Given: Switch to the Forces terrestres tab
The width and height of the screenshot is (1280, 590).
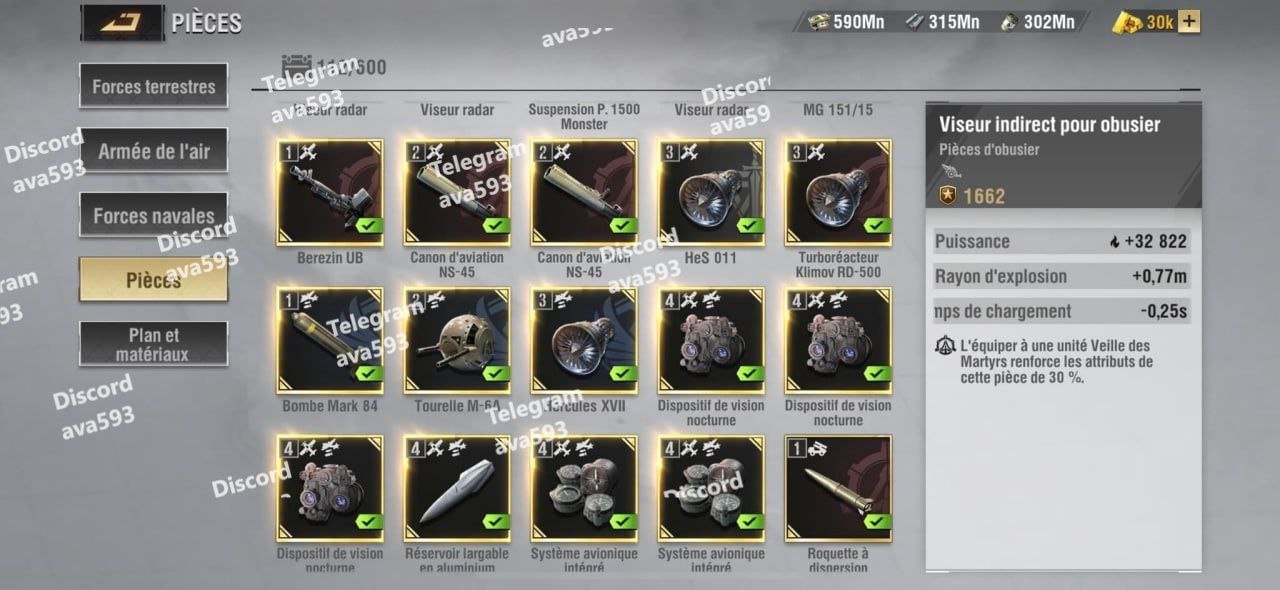Looking at the screenshot, I should [154, 87].
